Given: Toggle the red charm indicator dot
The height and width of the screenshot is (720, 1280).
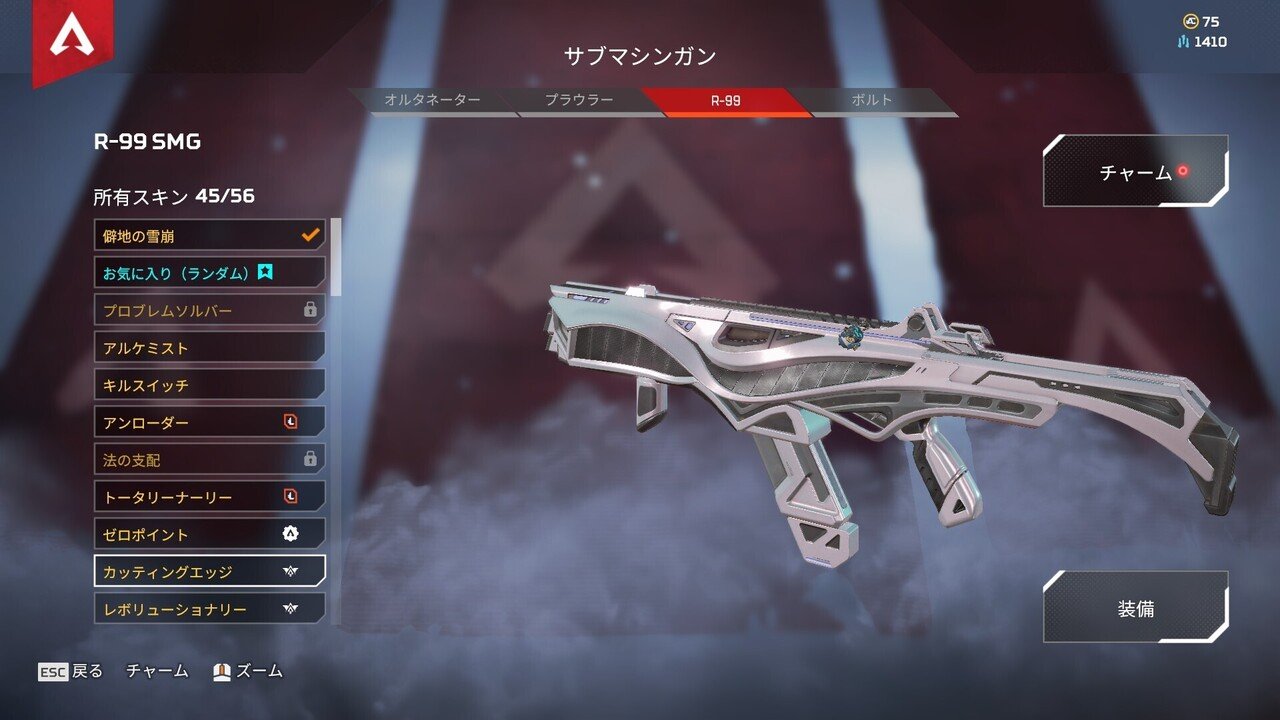Looking at the screenshot, I should point(1184,170).
